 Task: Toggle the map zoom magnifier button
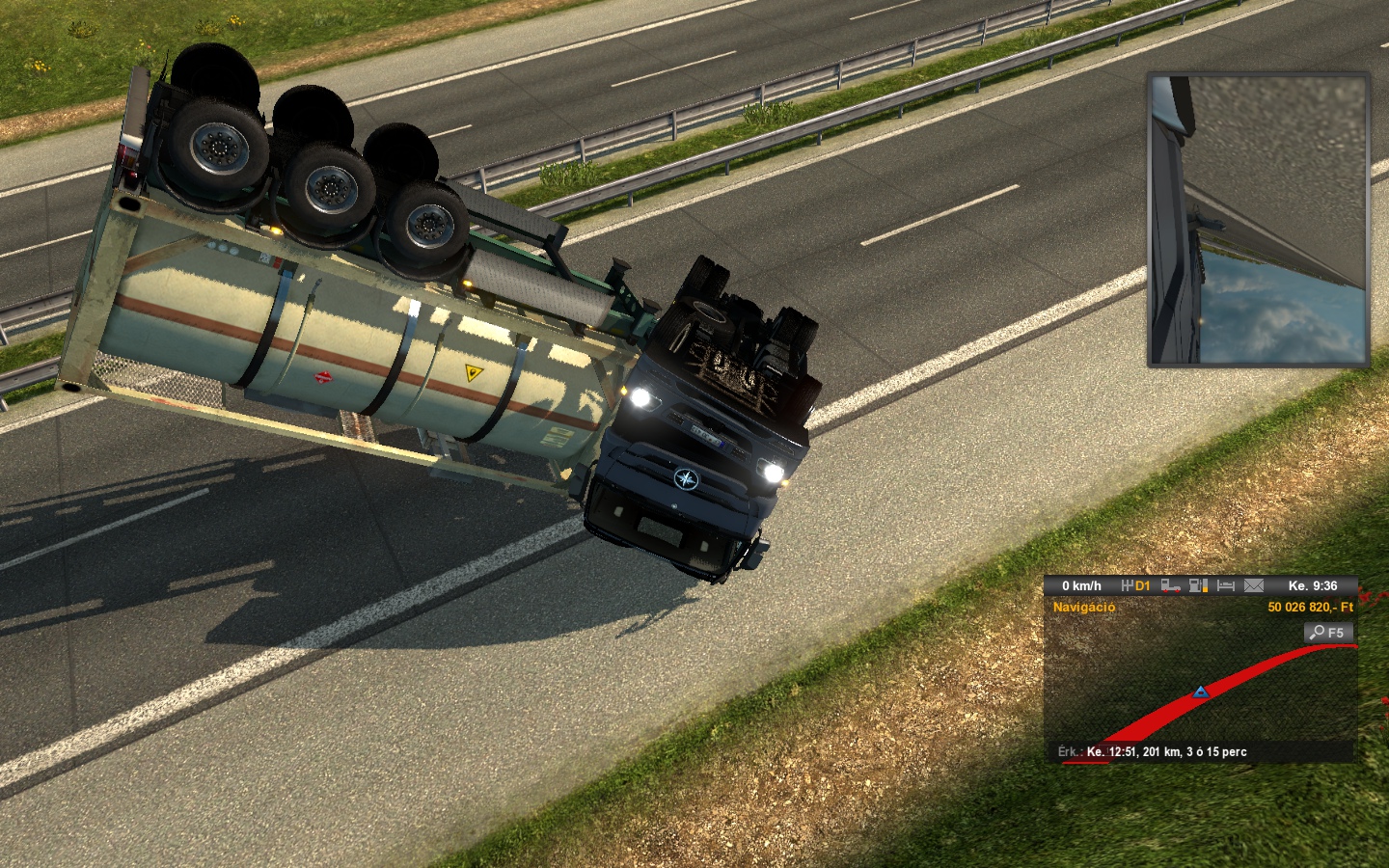point(1328,633)
